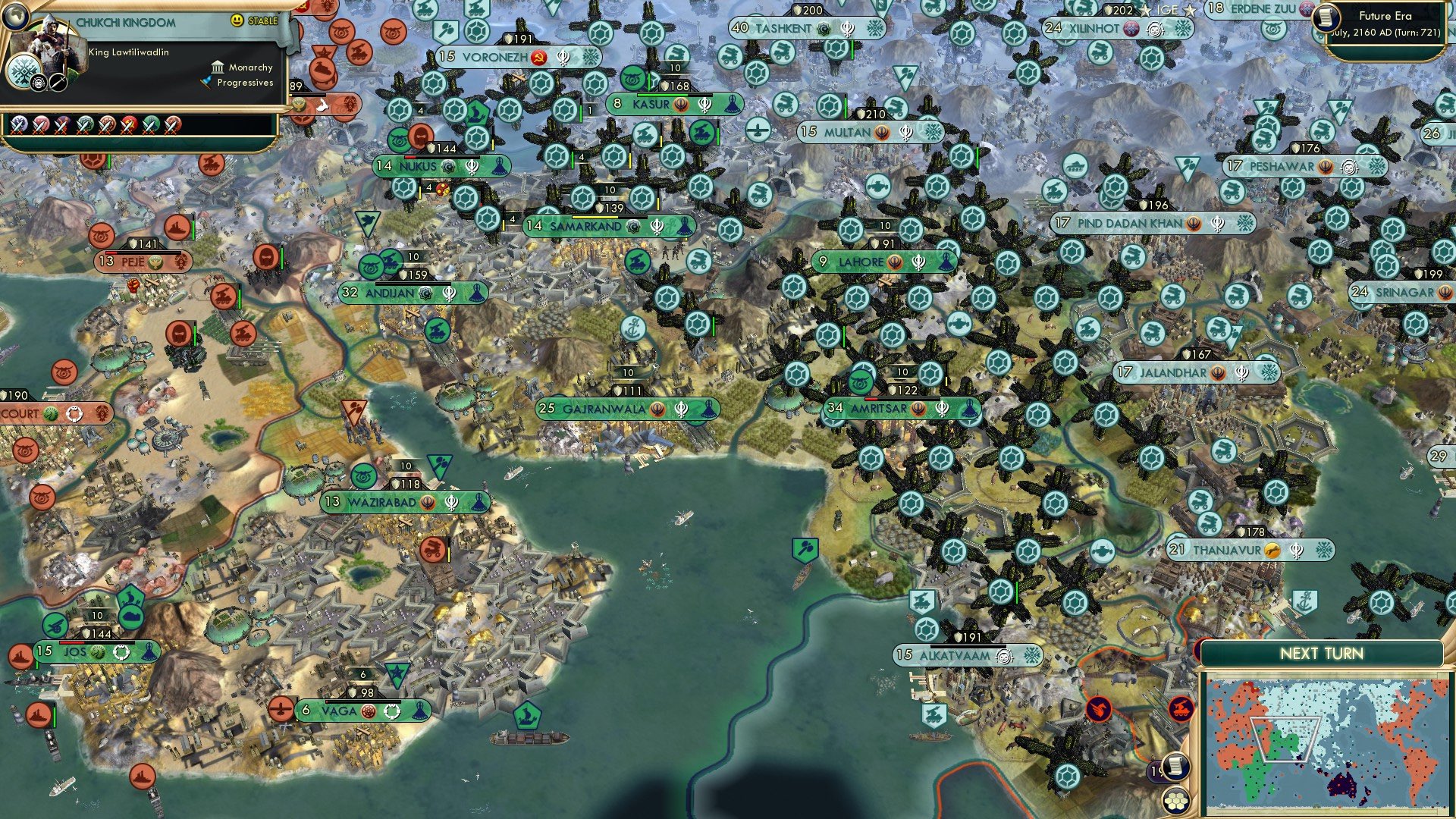The height and width of the screenshot is (819, 1456).
Task: Click the gold trade icon on Thanjavur's banner
Action: tap(1272, 548)
